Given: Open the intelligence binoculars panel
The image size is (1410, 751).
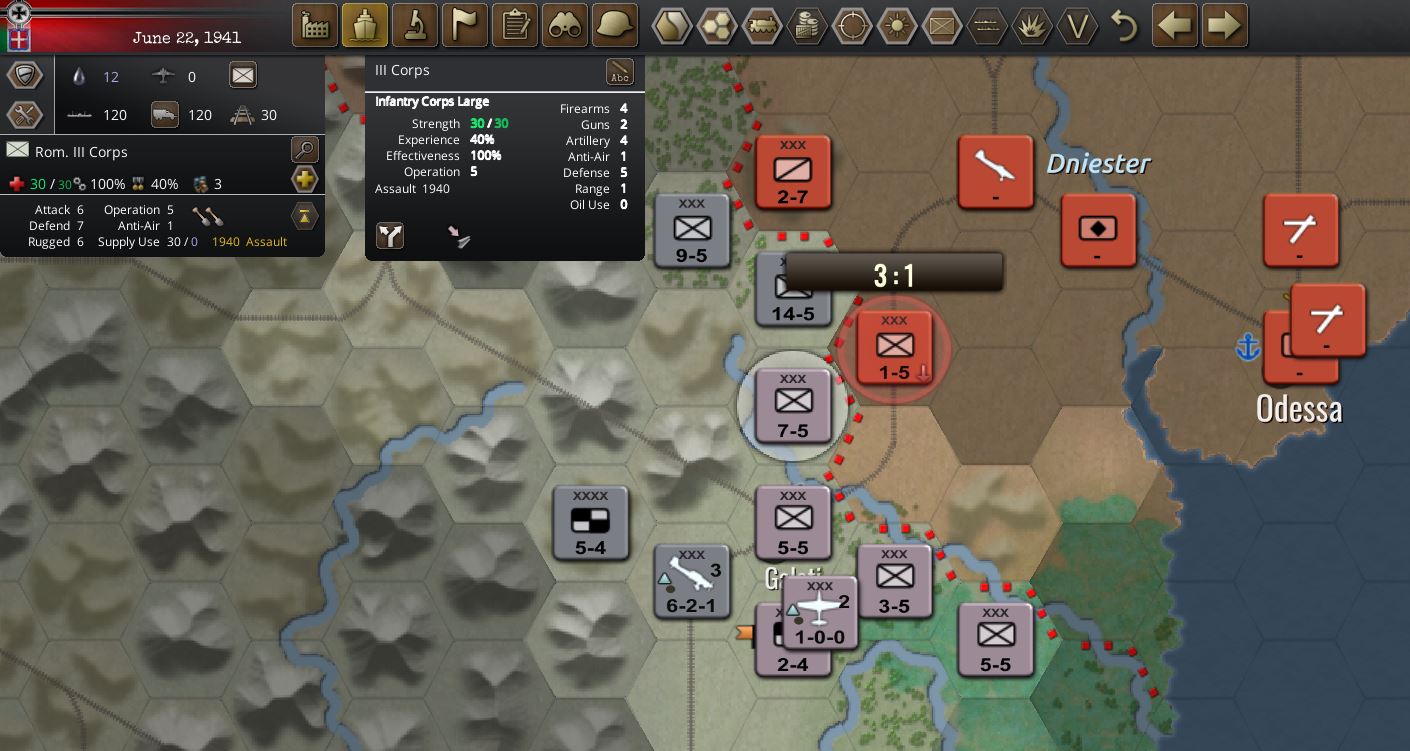Looking at the screenshot, I should click(564, 24).
